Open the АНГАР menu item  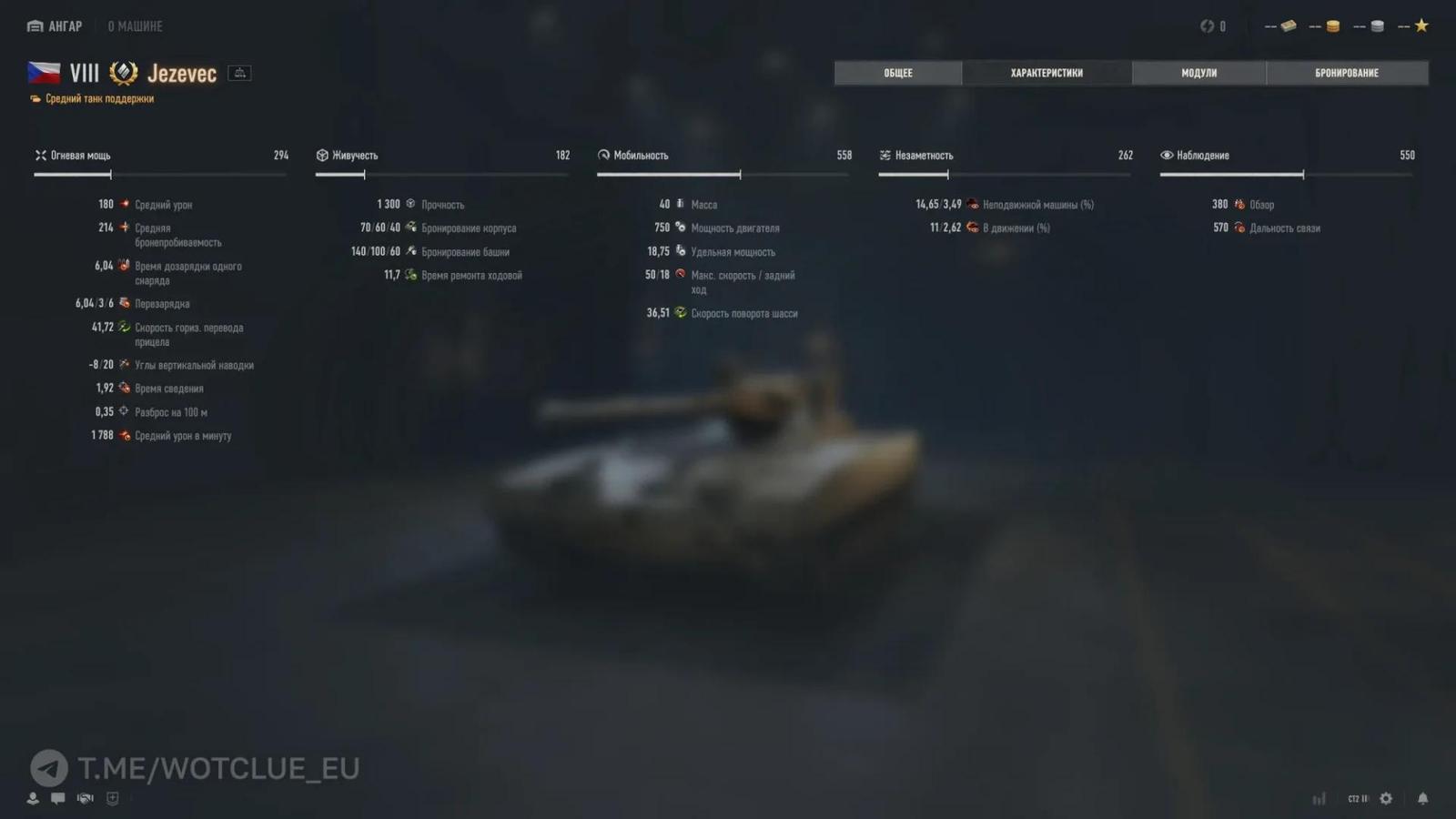pyautogui.click(x=54, y=25)
